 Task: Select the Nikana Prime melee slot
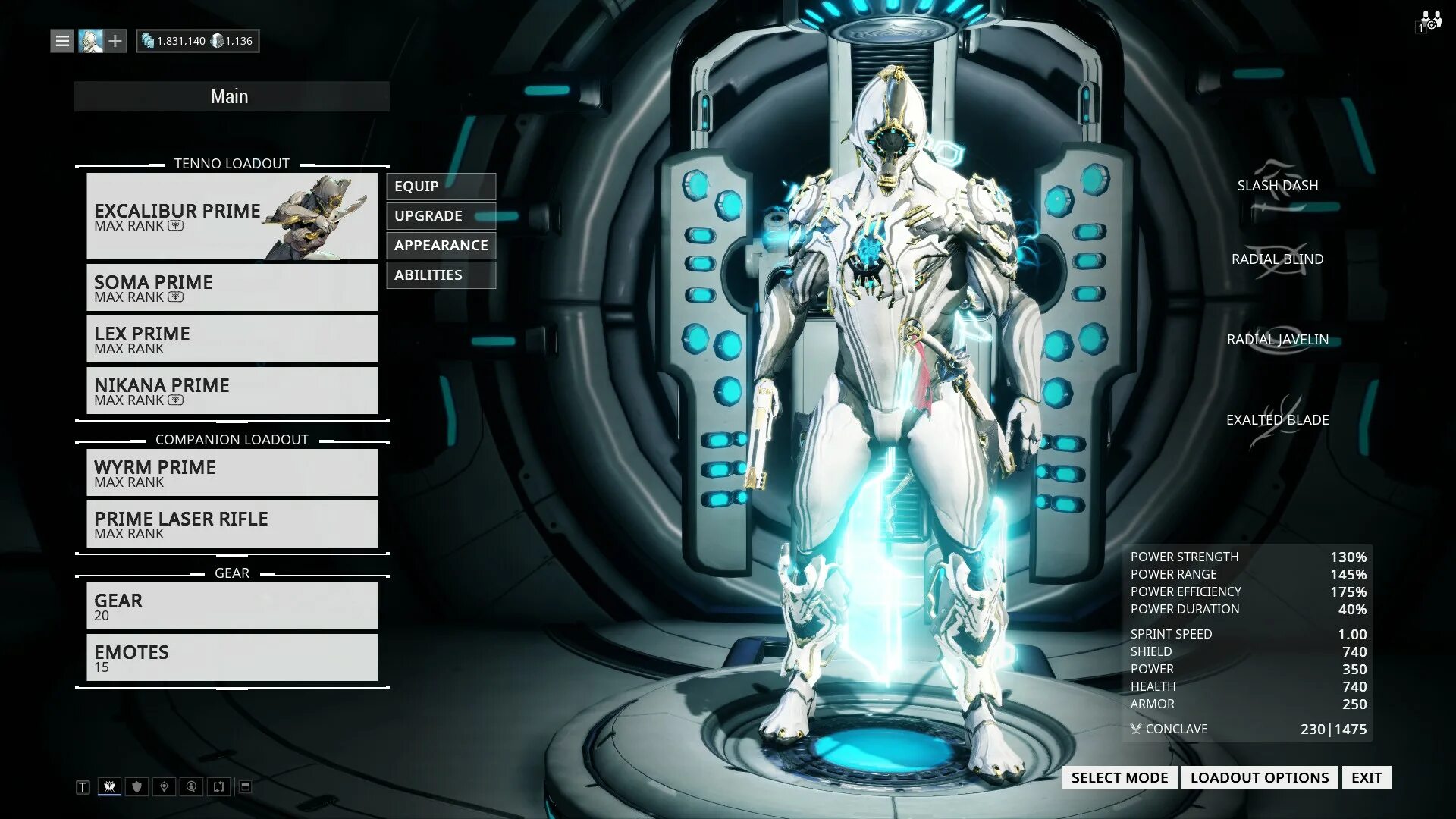tap(232, 391)
